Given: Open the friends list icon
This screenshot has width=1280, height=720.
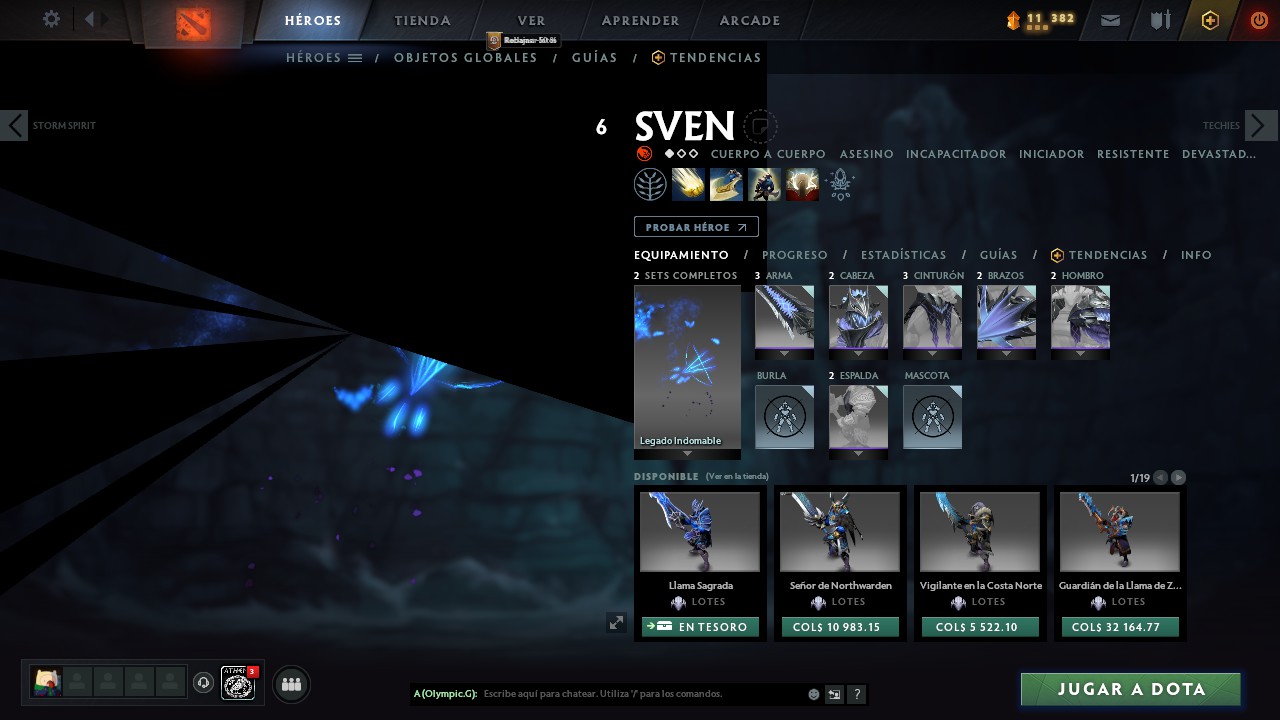Looking at the screenshot, I should [290, 683].
